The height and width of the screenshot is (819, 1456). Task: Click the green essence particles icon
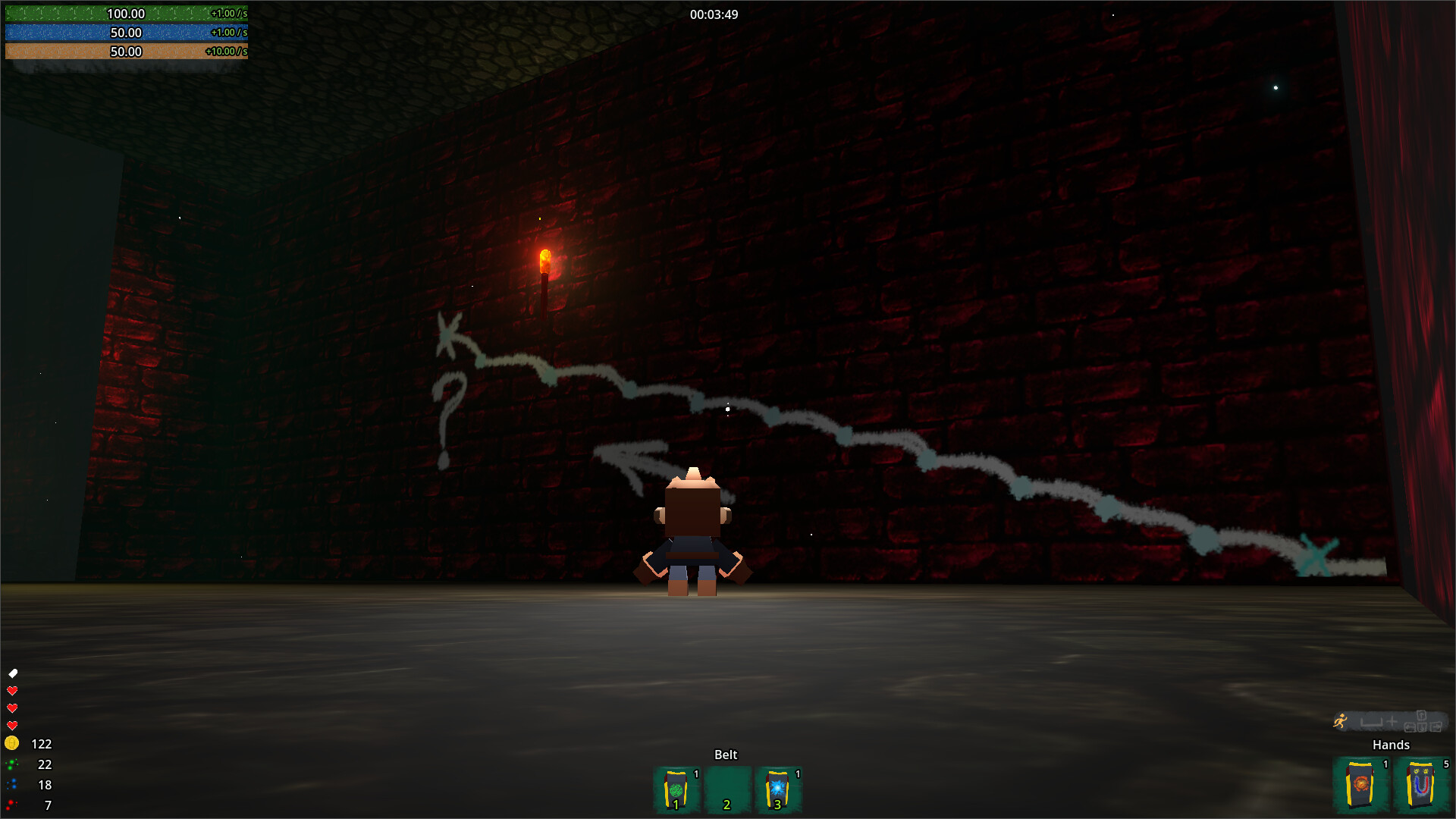click(x=12, y=764)
